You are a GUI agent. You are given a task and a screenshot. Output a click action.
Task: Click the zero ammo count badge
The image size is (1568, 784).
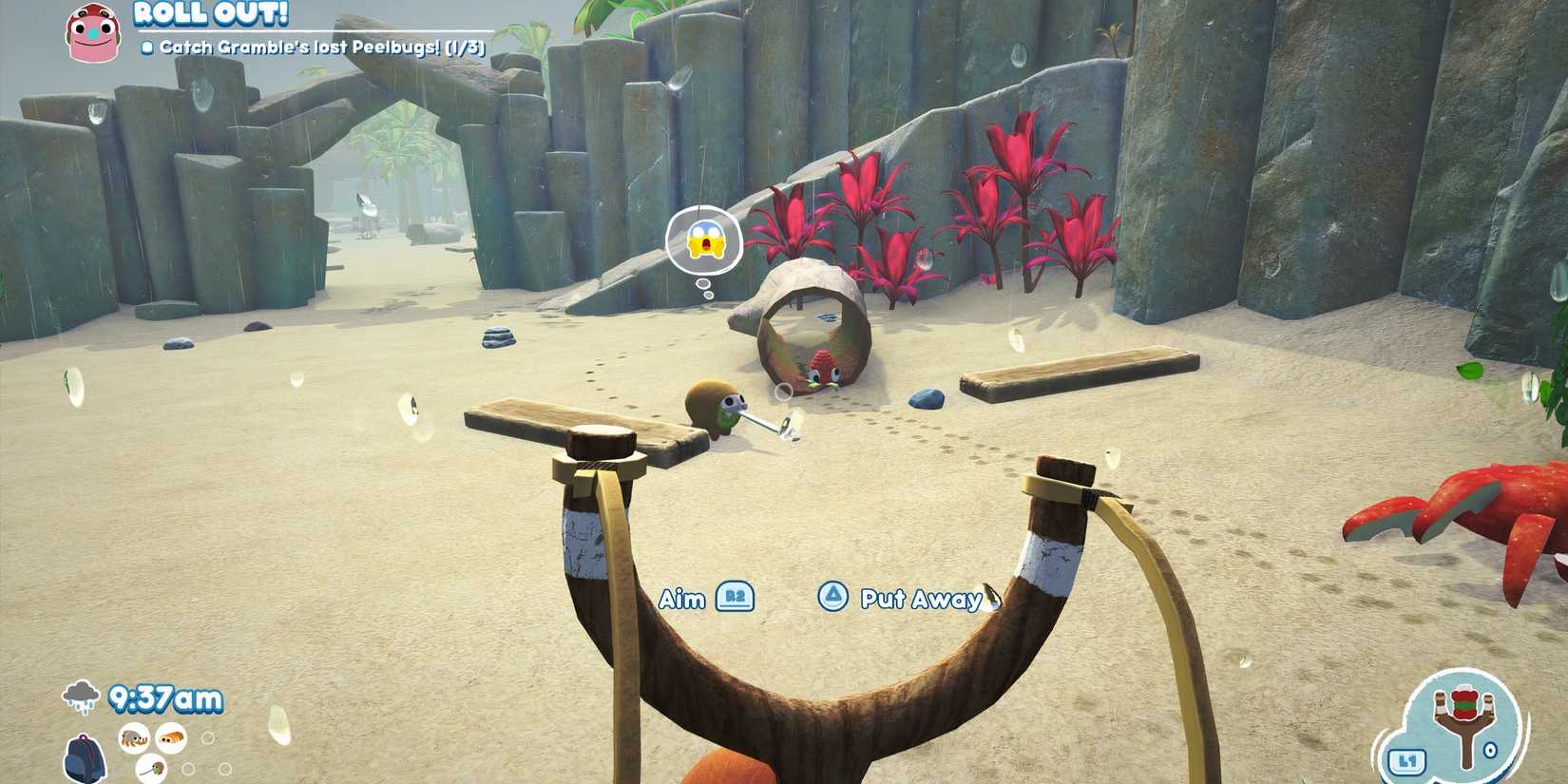pyautogui.click(x=1490, y=749)
